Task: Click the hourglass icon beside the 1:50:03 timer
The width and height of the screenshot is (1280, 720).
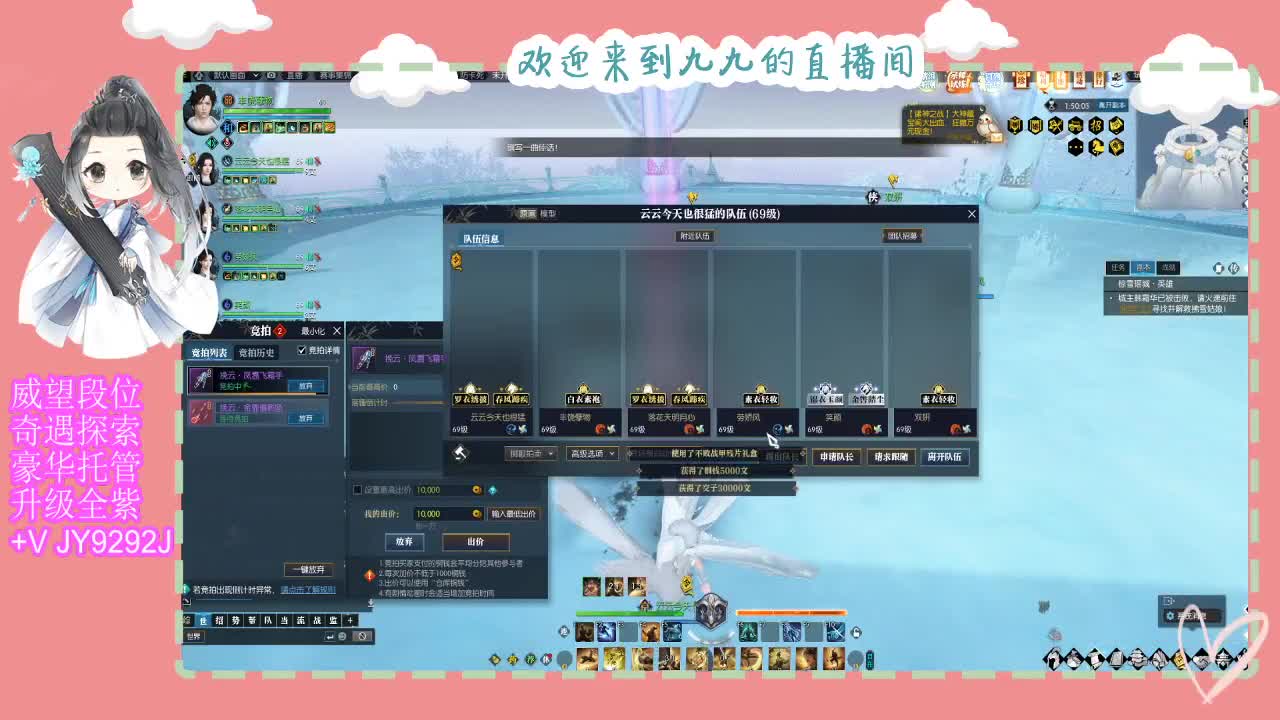Action: pos(1051,104)
